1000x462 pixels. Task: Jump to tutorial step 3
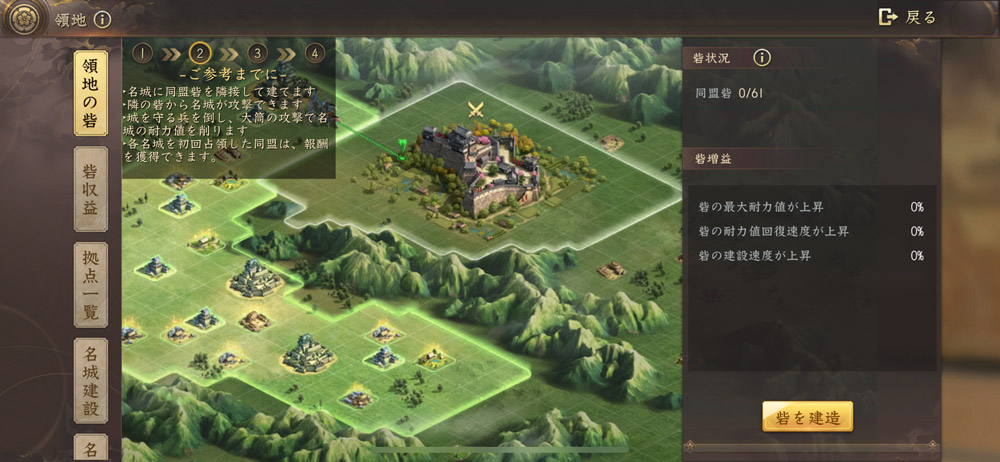click(x=258, y=53)
